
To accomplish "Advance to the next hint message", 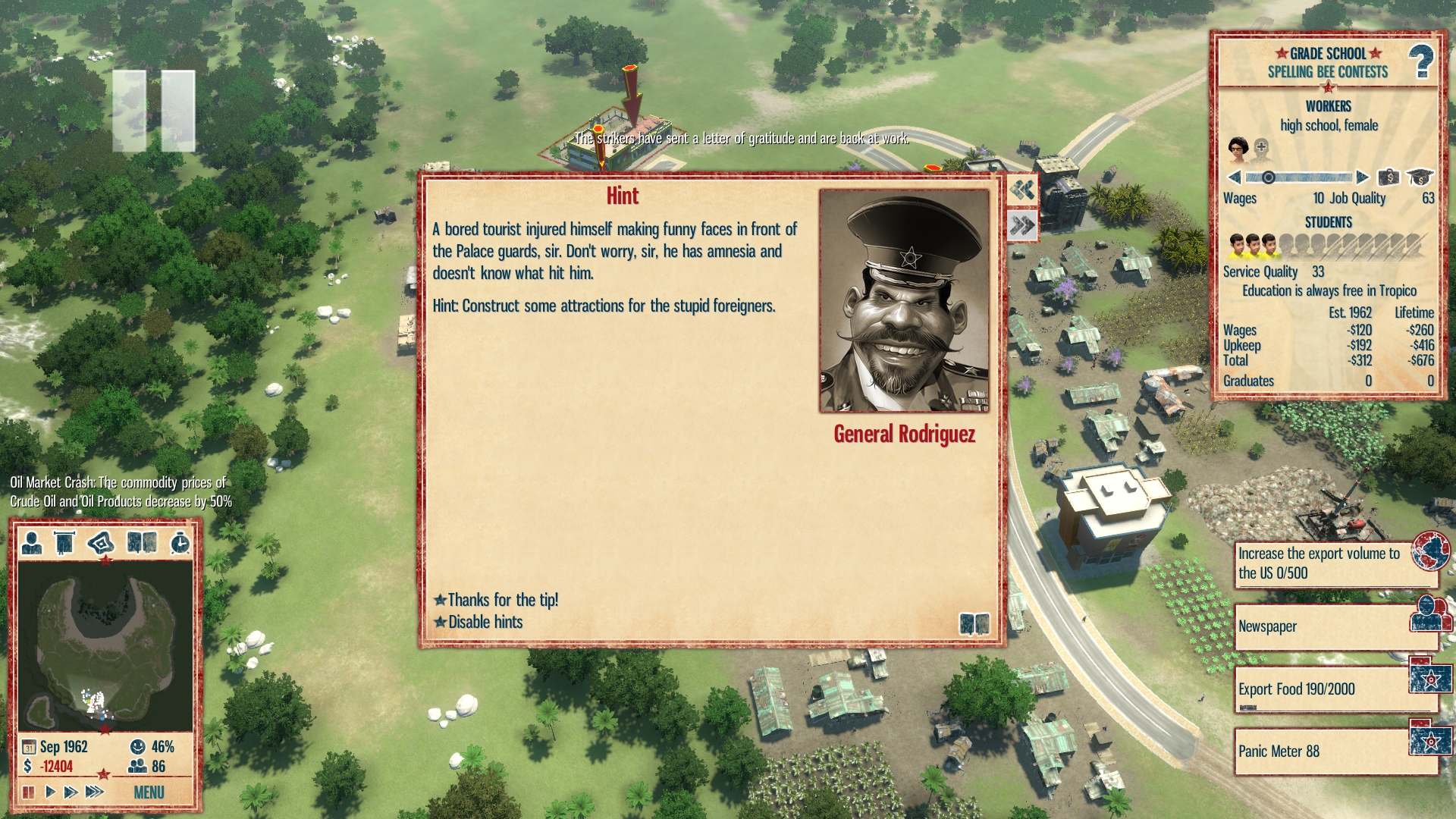I will coord(1022,225).
